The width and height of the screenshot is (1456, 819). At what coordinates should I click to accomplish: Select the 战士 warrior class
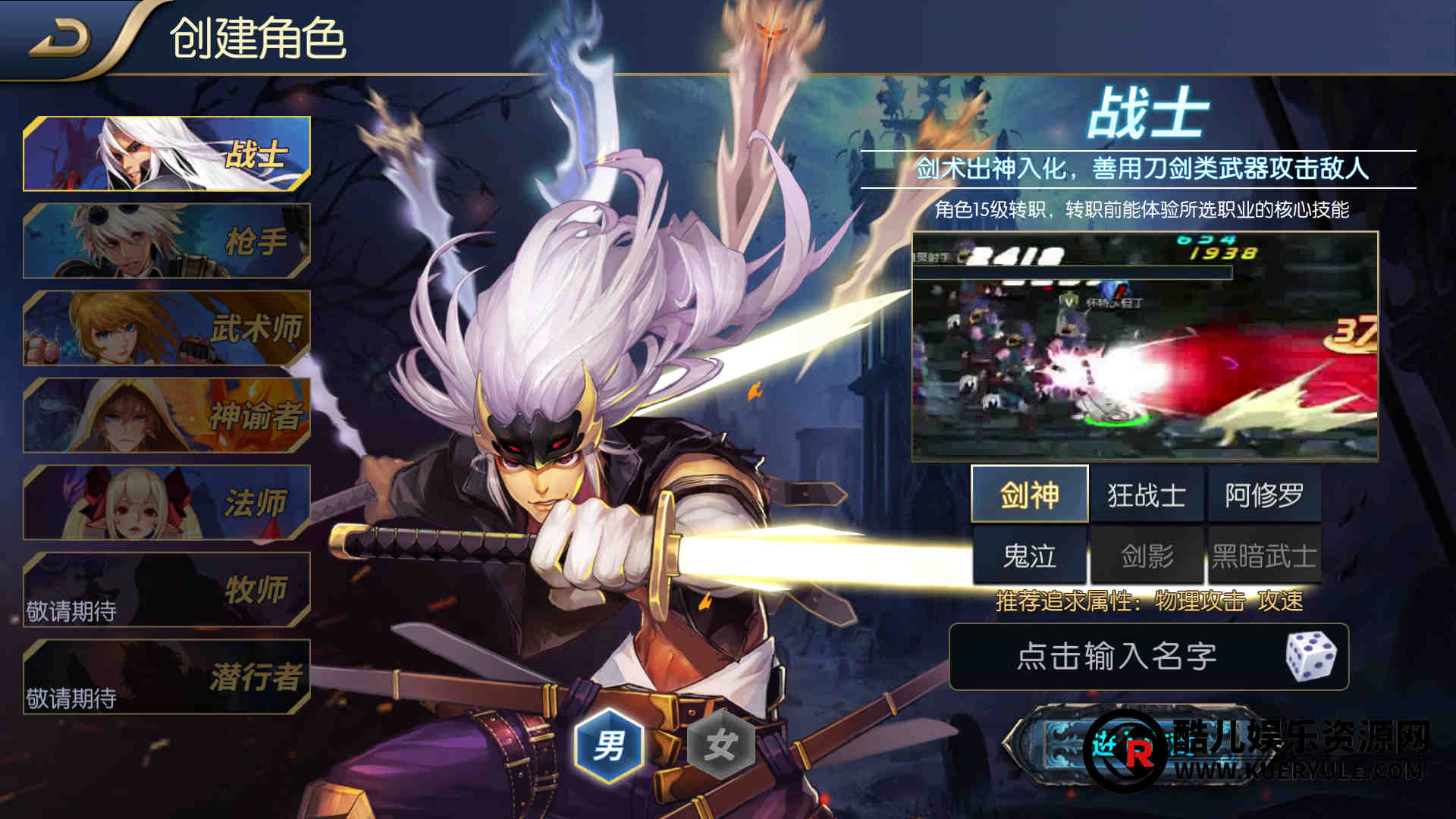(x=167, y=154)
